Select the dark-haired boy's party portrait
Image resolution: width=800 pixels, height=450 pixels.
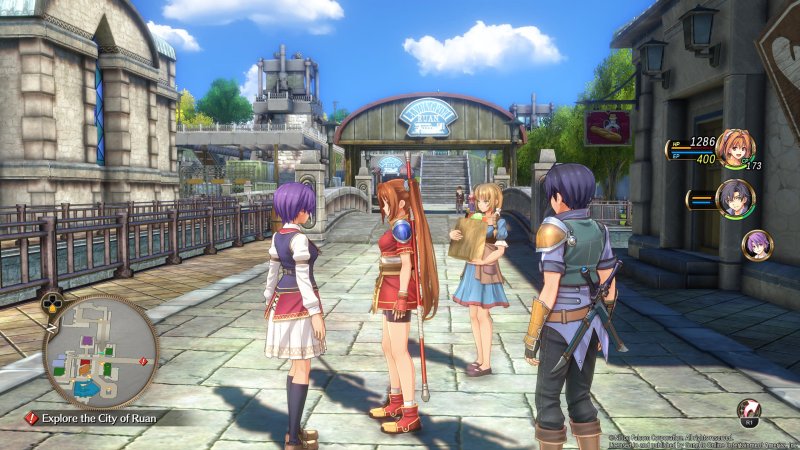[x=735, y=198]
